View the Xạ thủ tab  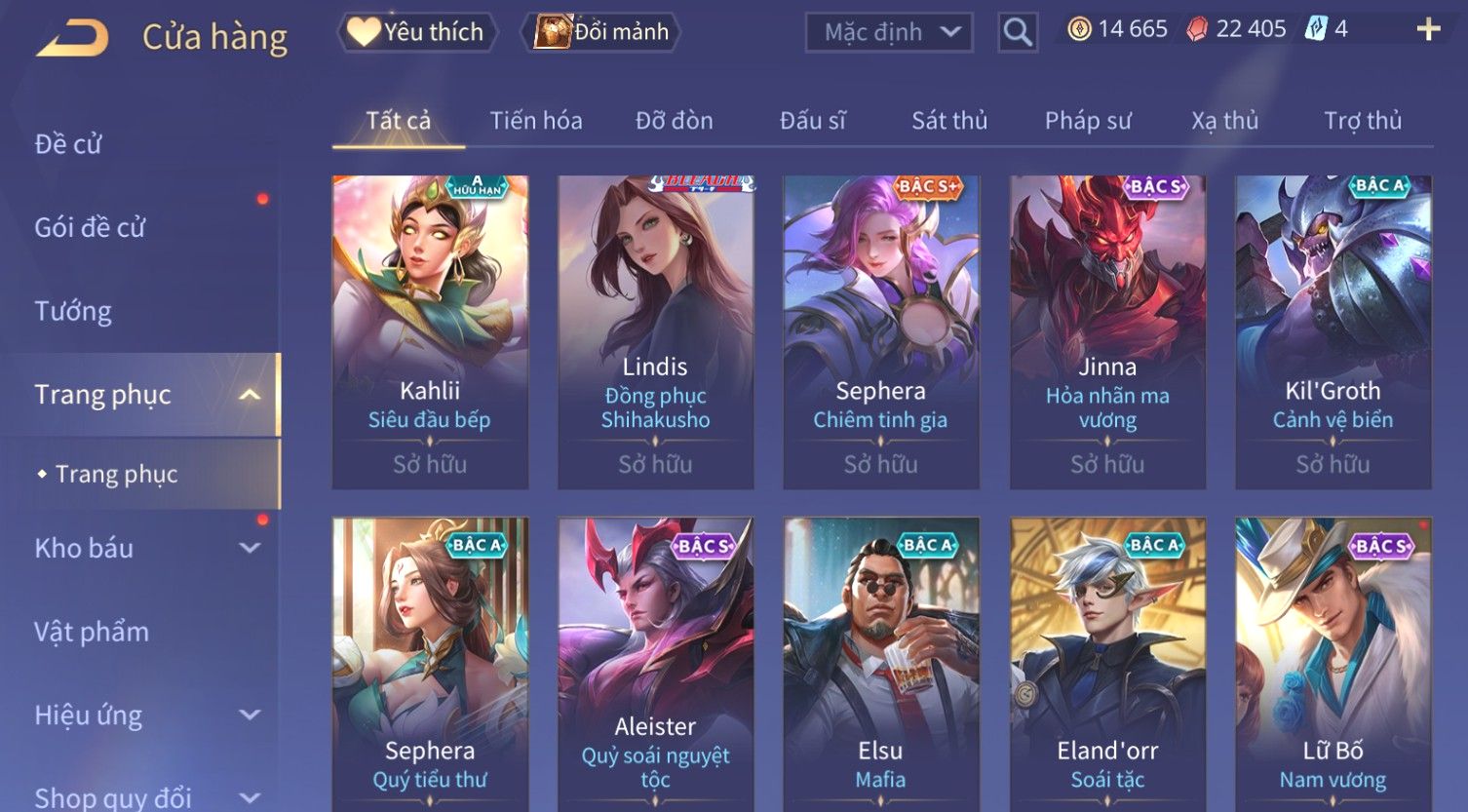pos(1225,121)
